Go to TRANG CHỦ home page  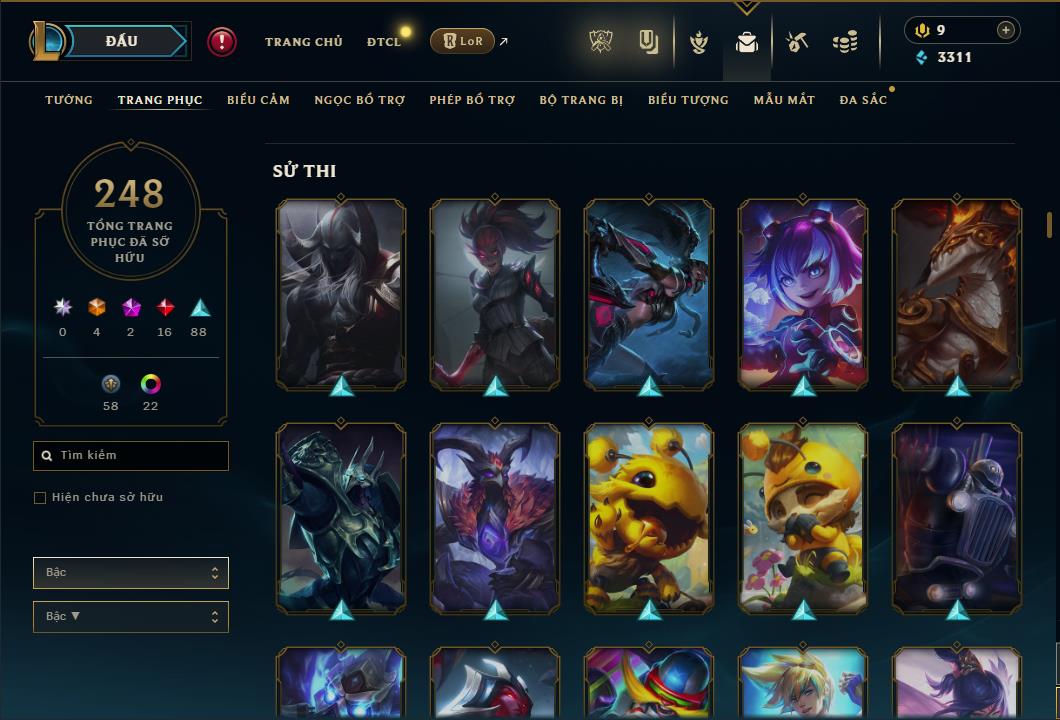(304, 42)
